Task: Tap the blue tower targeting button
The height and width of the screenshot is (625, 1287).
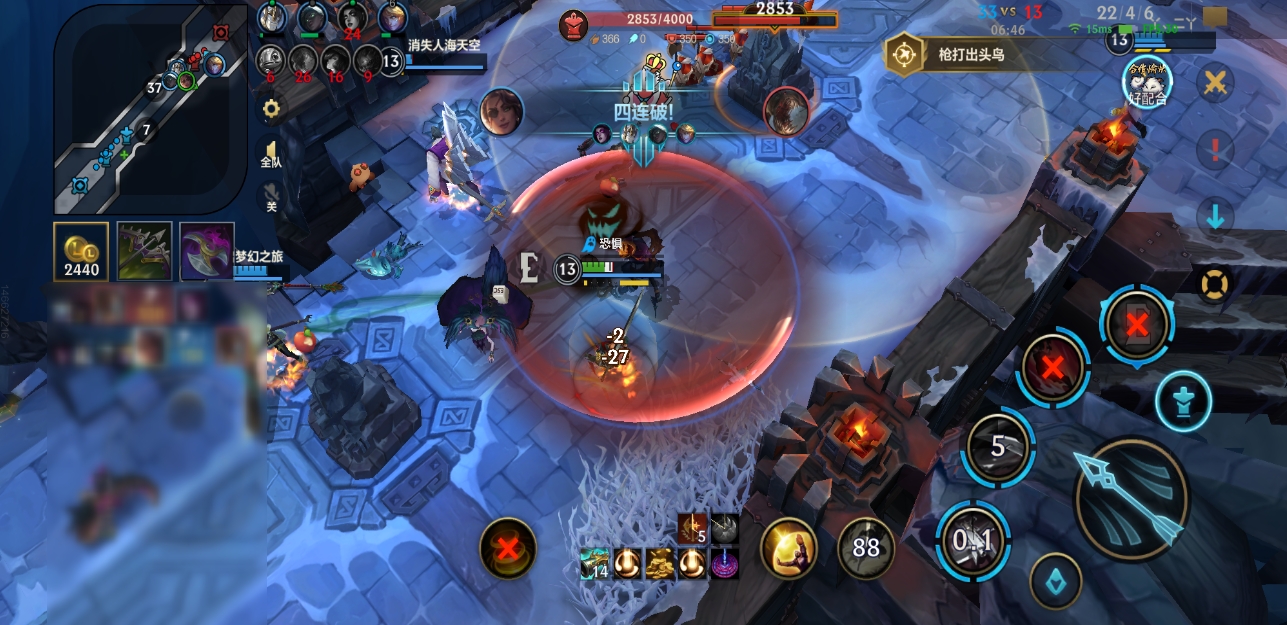Action: (1184, 401)
